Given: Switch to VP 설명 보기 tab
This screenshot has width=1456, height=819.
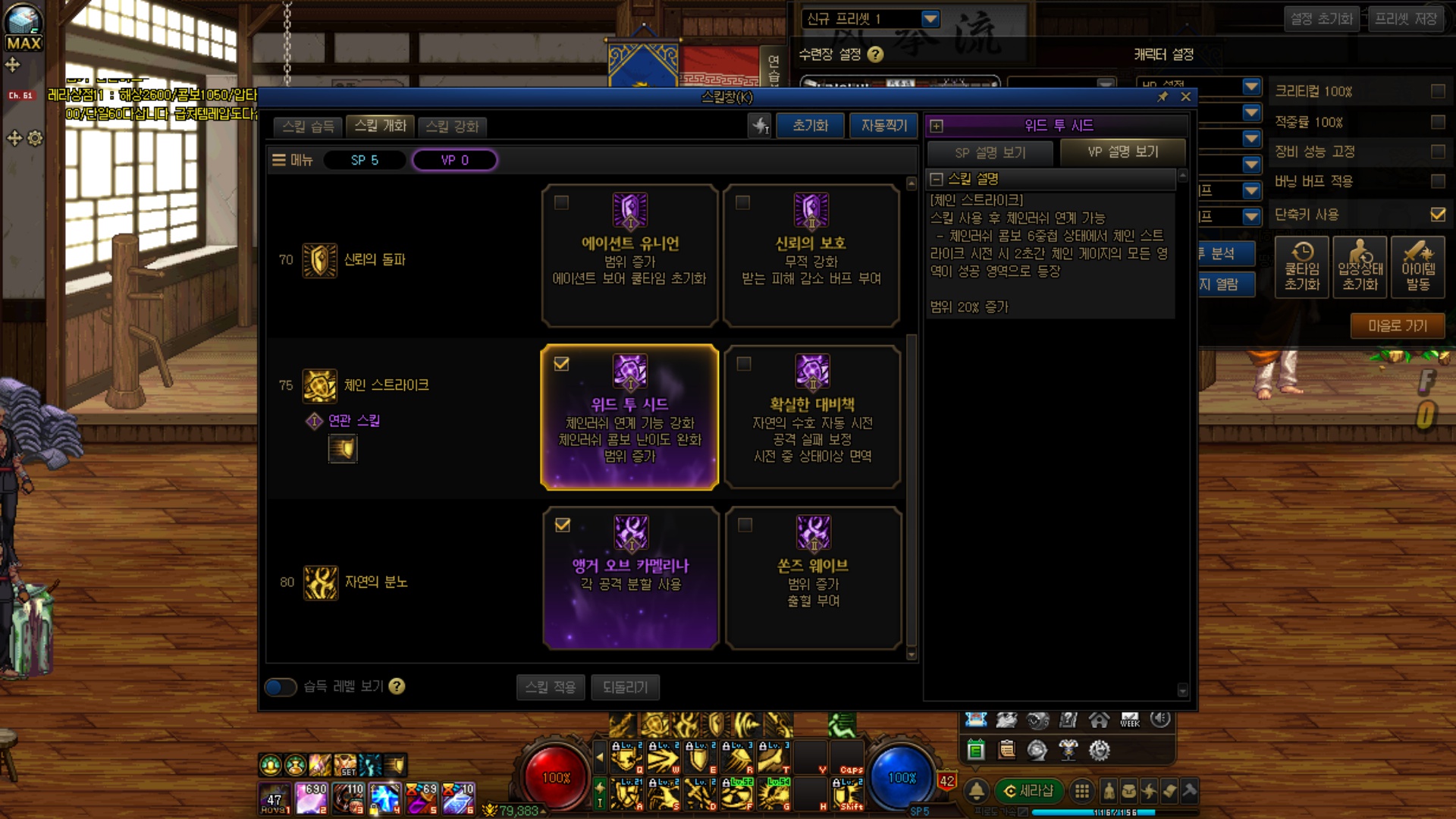Looking at the screenshot, I should click(x=1122, y=152).
